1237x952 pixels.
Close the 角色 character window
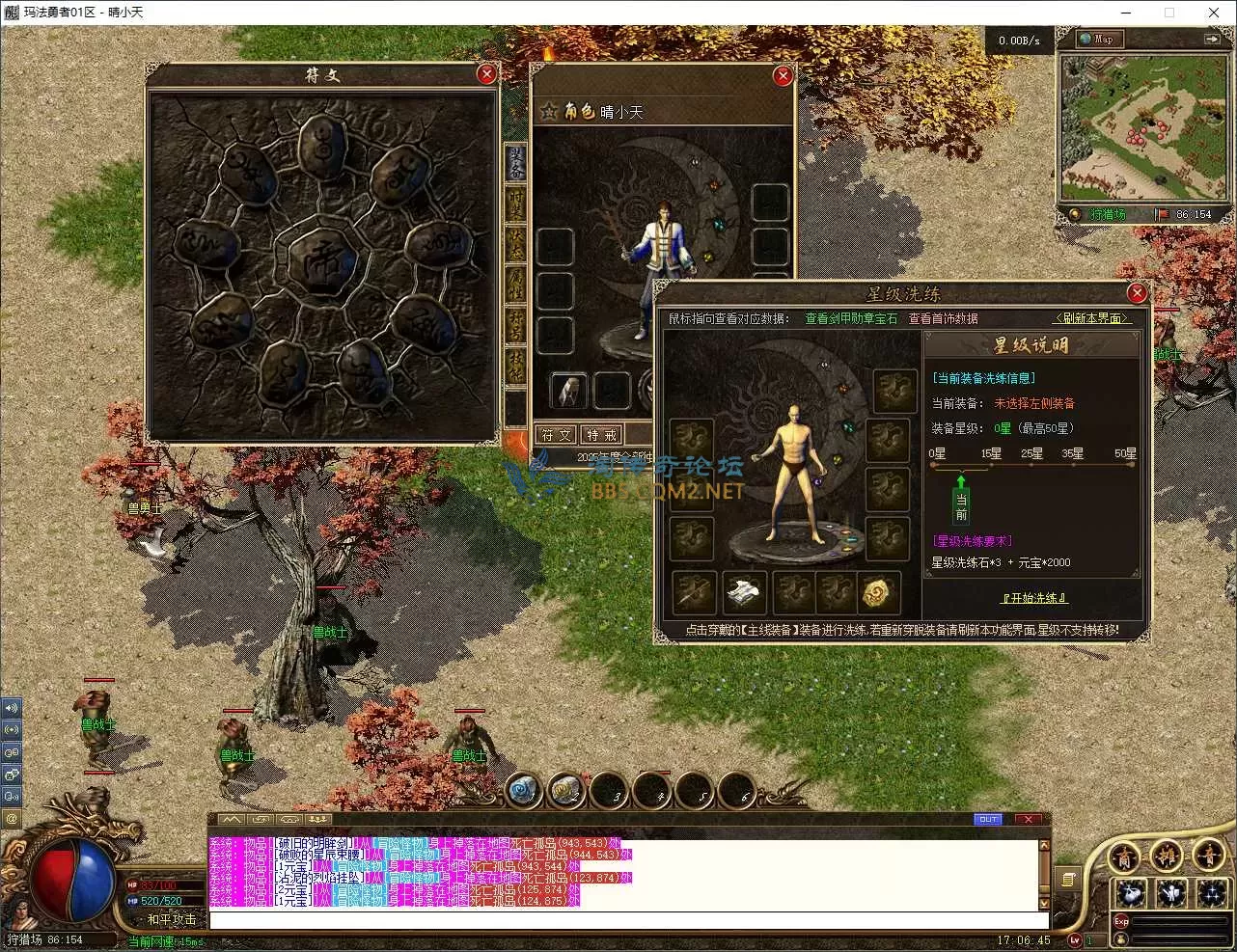click(x=783, y=75)
